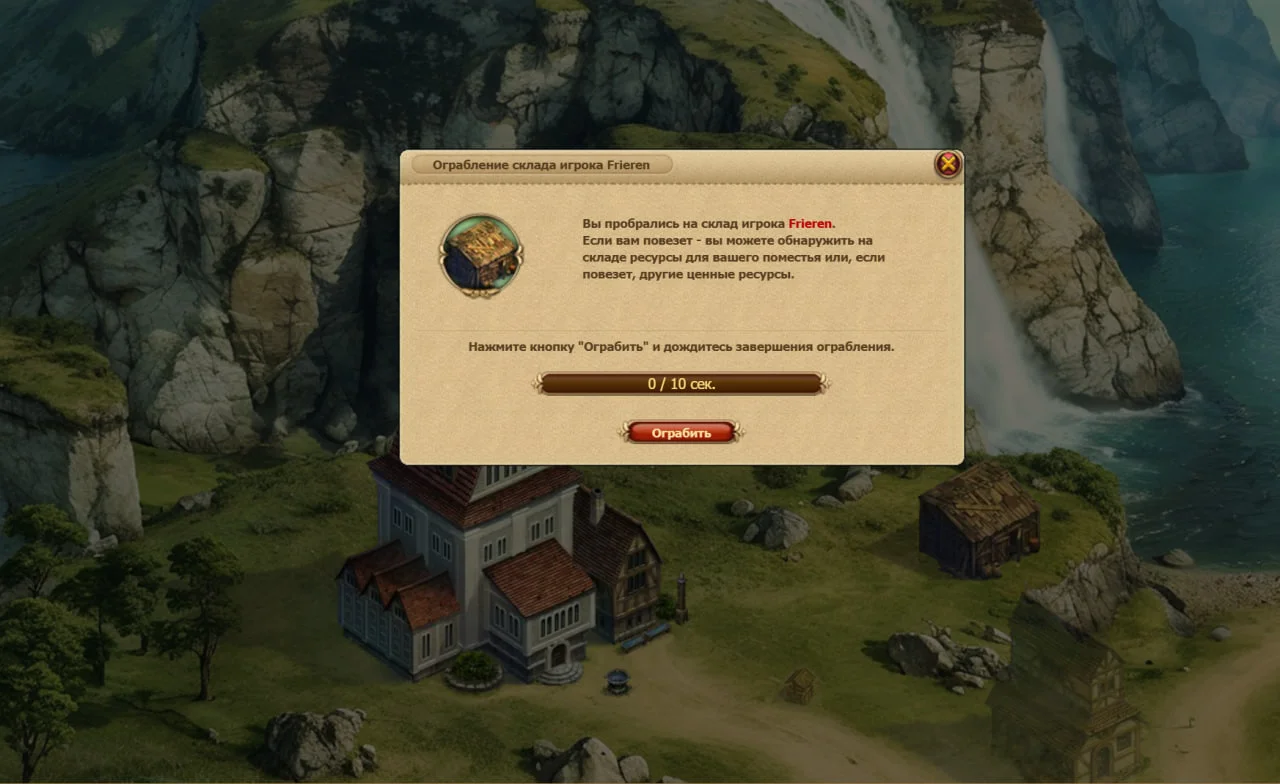Open player Frieren's name link
This screenshot has width=1280, height=784.
[809, 224]
